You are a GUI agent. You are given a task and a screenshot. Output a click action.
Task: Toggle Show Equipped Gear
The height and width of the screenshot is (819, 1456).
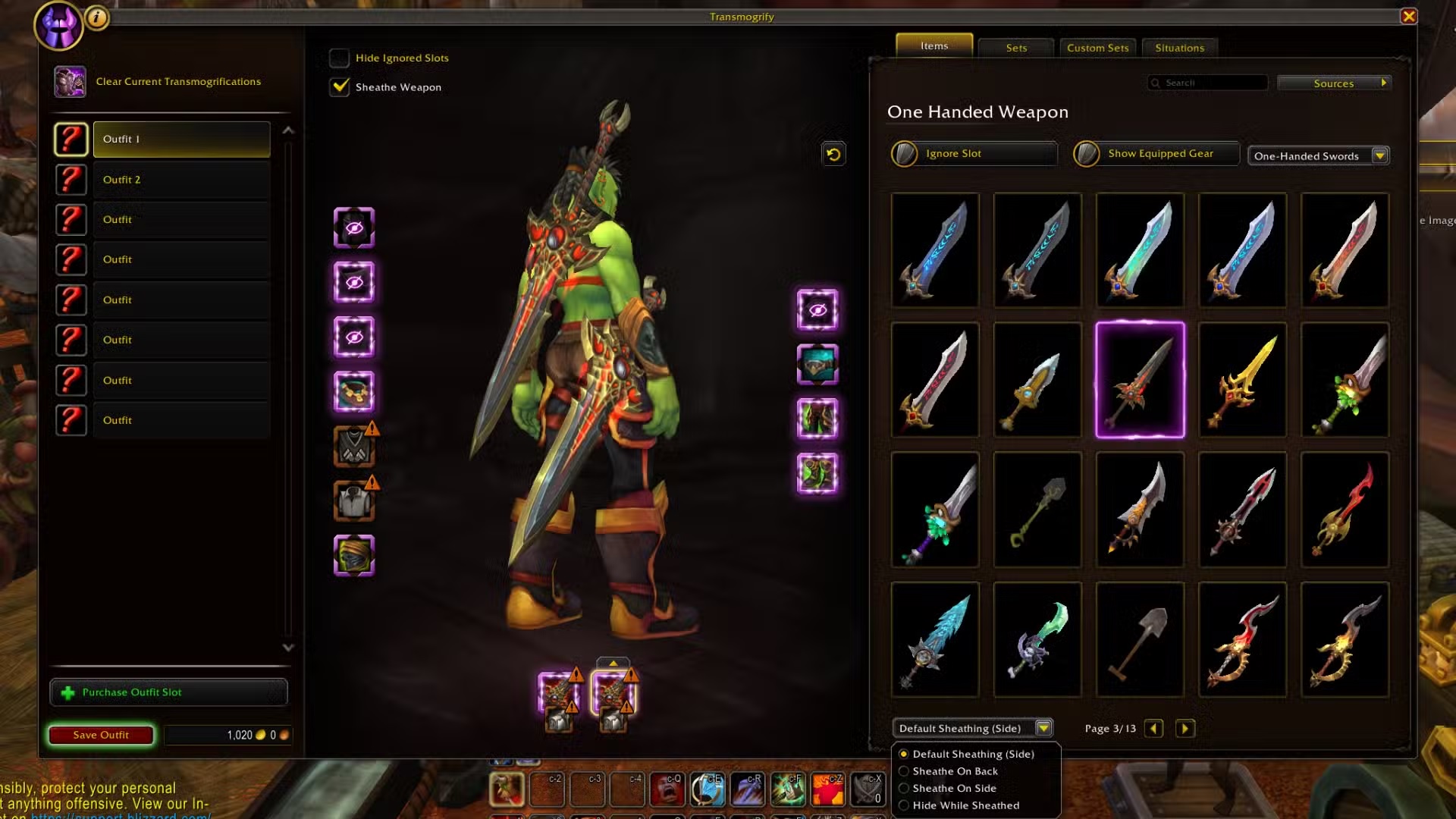click(1156, 154)
